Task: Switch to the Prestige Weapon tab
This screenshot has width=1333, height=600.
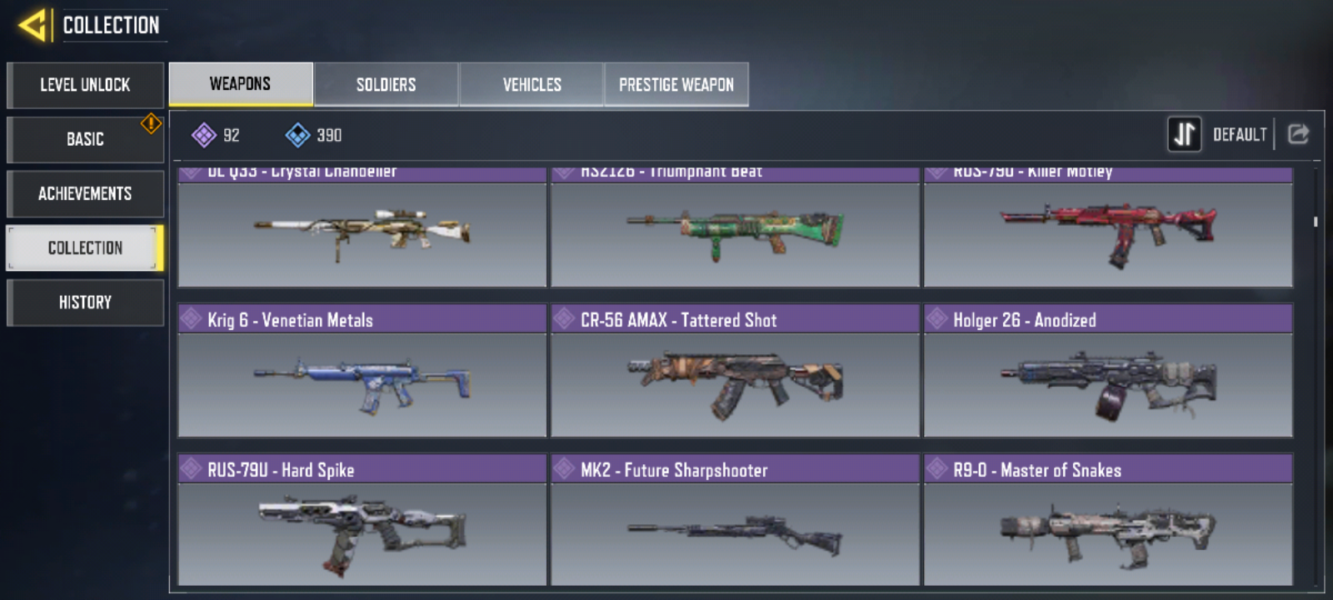Action: [676, 85]
